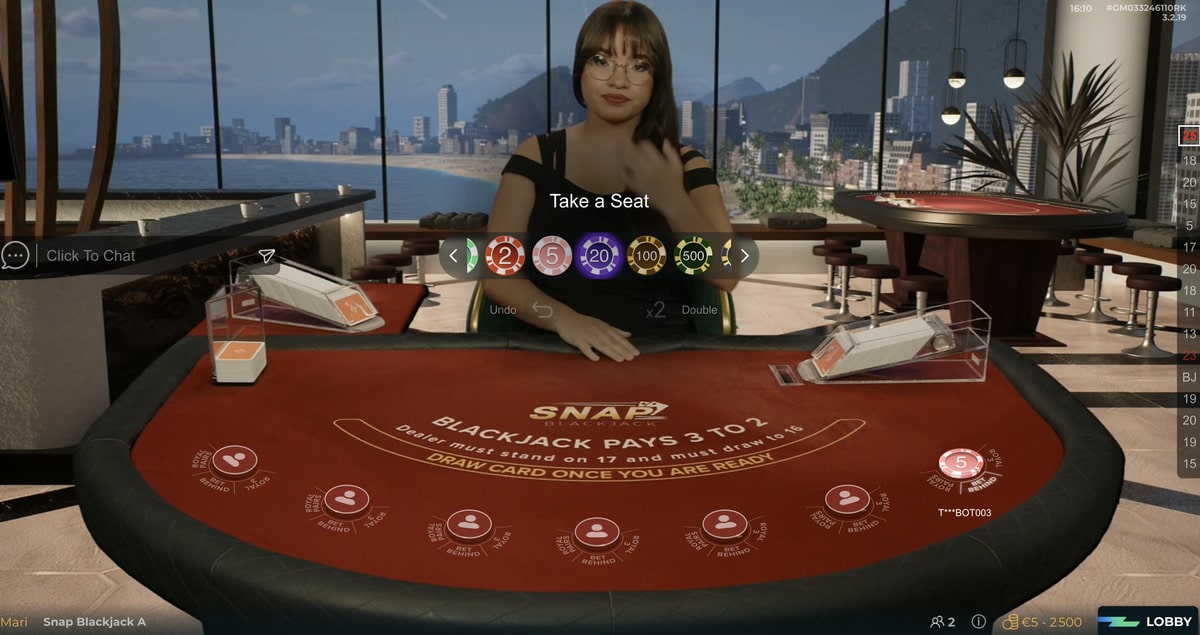Image resolution: width=1200 pixels, height=635 pixels.
Task: Show lower chip values with left arrow
Action: point(453,256)
